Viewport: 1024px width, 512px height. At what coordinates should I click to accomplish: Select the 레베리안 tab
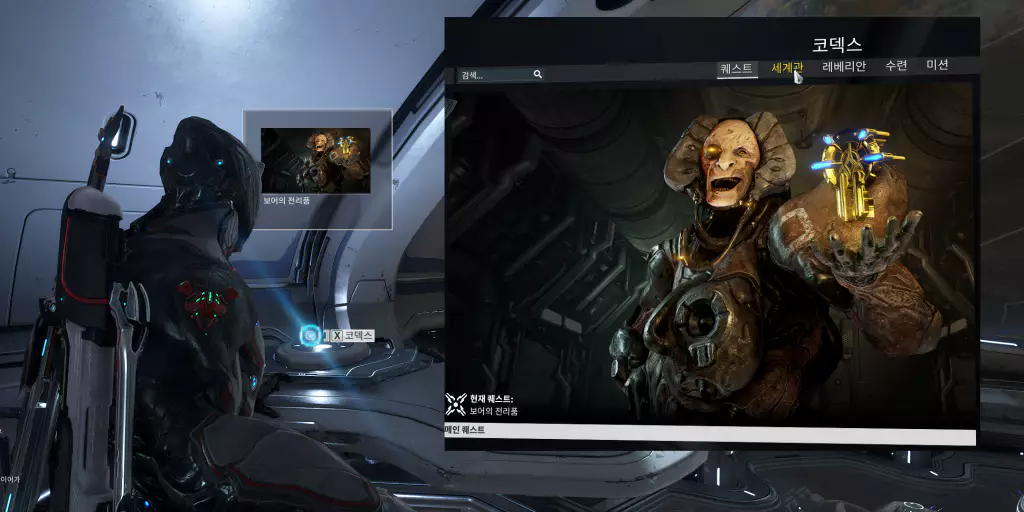click(844, 67)
